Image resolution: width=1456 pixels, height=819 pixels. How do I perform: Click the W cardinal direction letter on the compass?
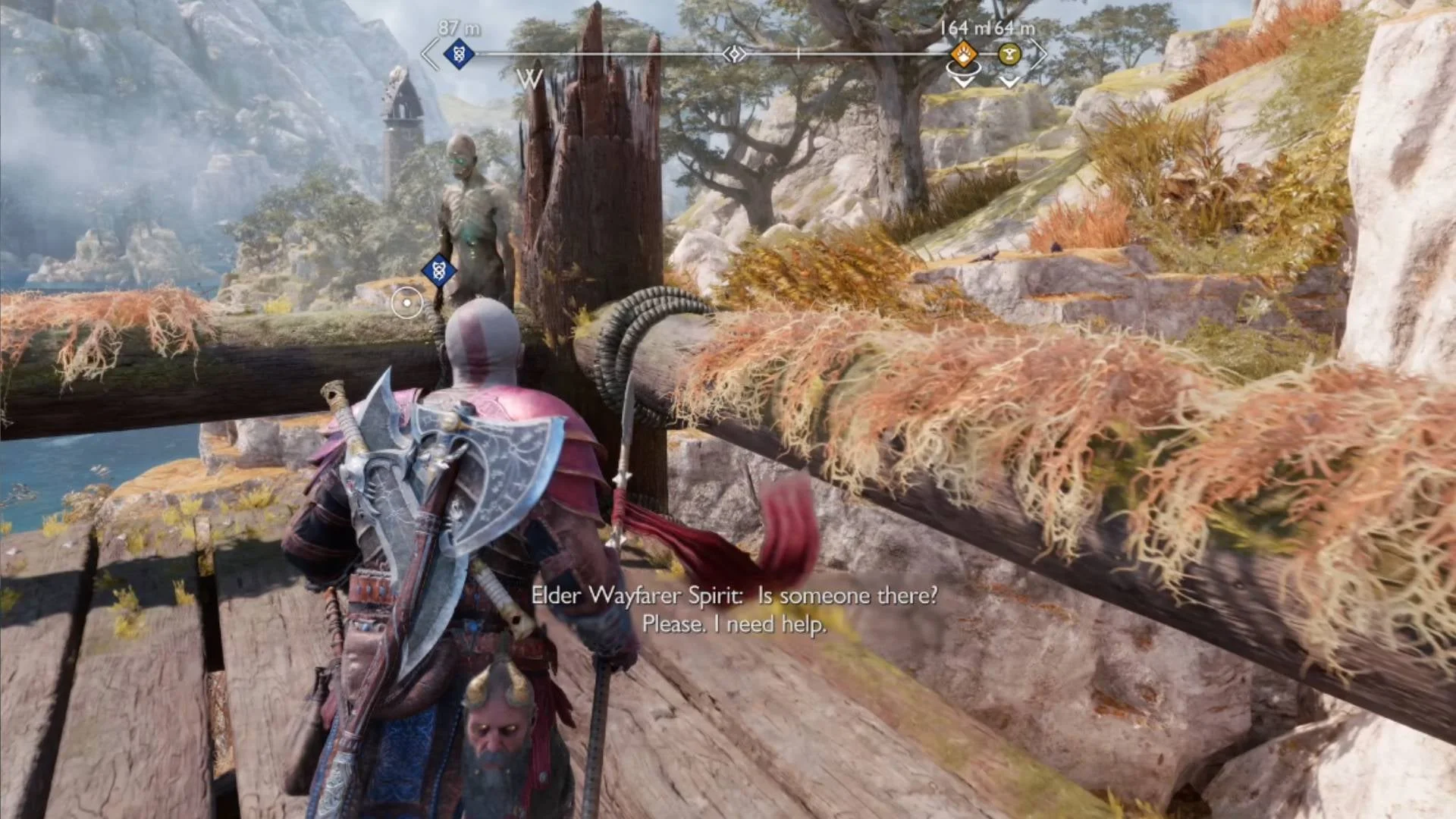click(x=530, y=79)
